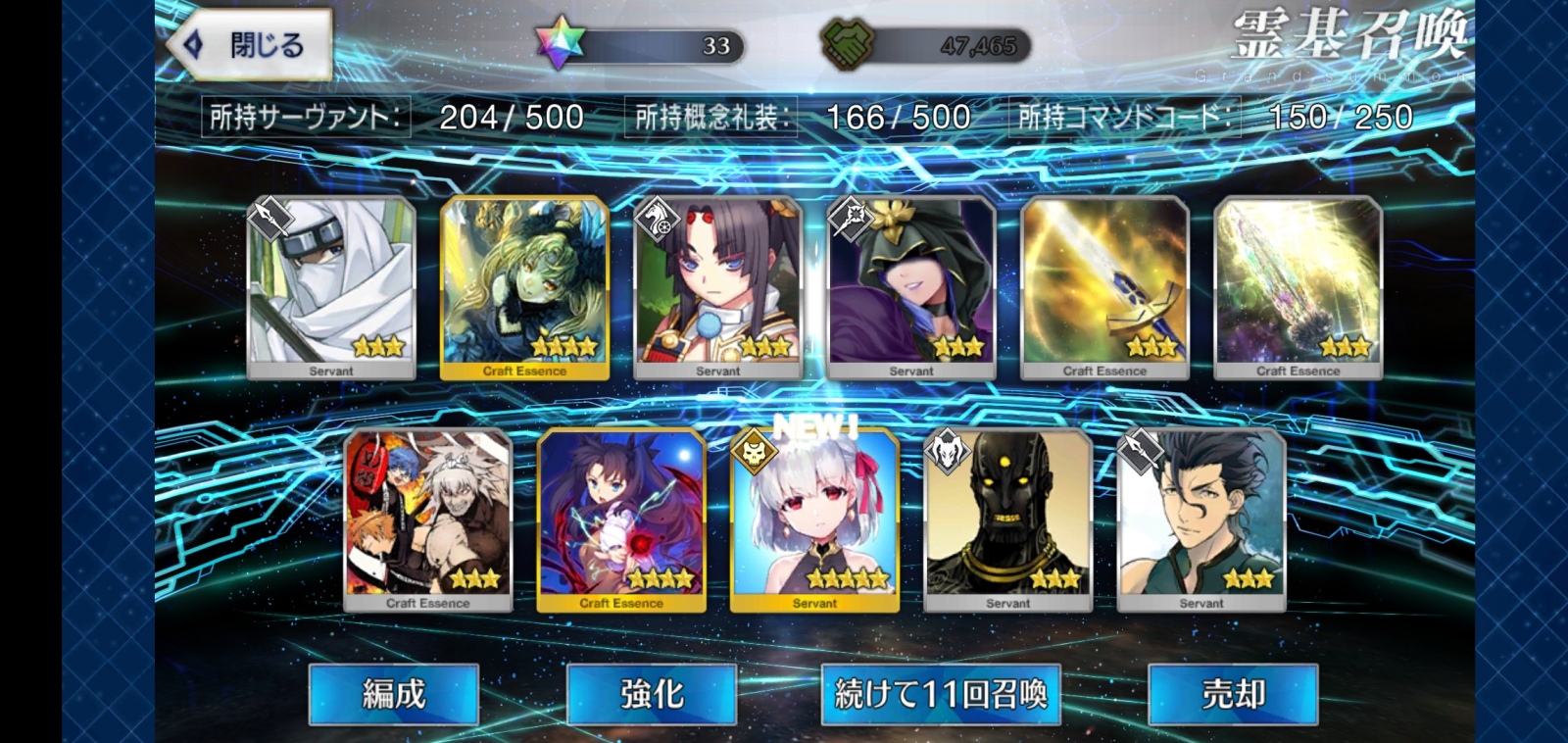Tap Ushiwakamaru's servant portrait

pyautogui.click(x=717, y=284)
